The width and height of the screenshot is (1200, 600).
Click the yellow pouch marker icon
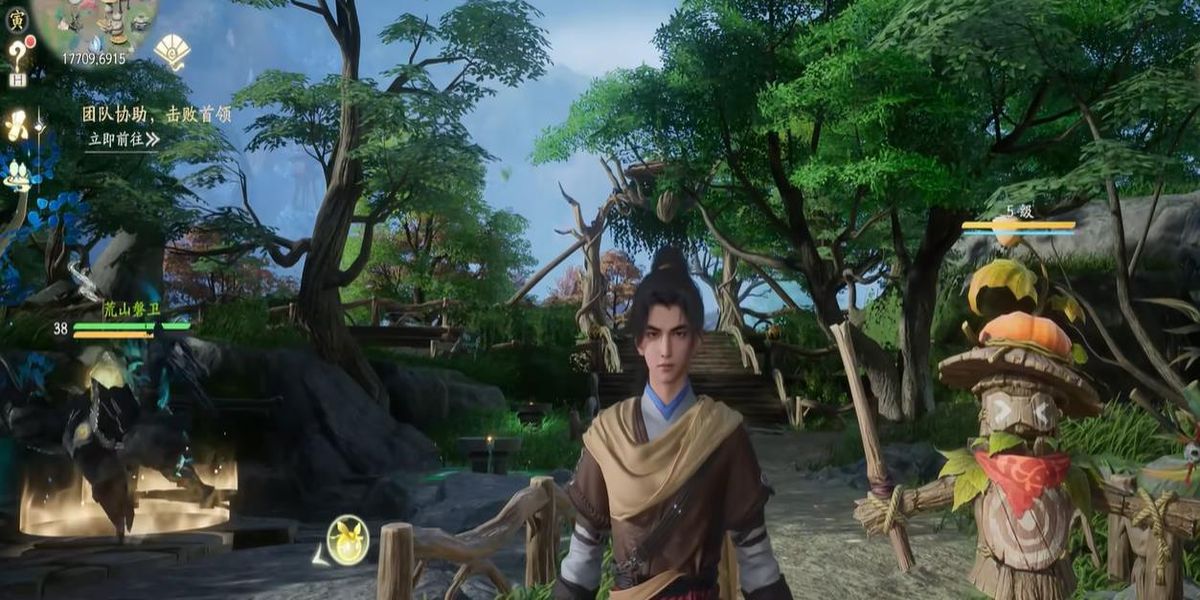347,540
